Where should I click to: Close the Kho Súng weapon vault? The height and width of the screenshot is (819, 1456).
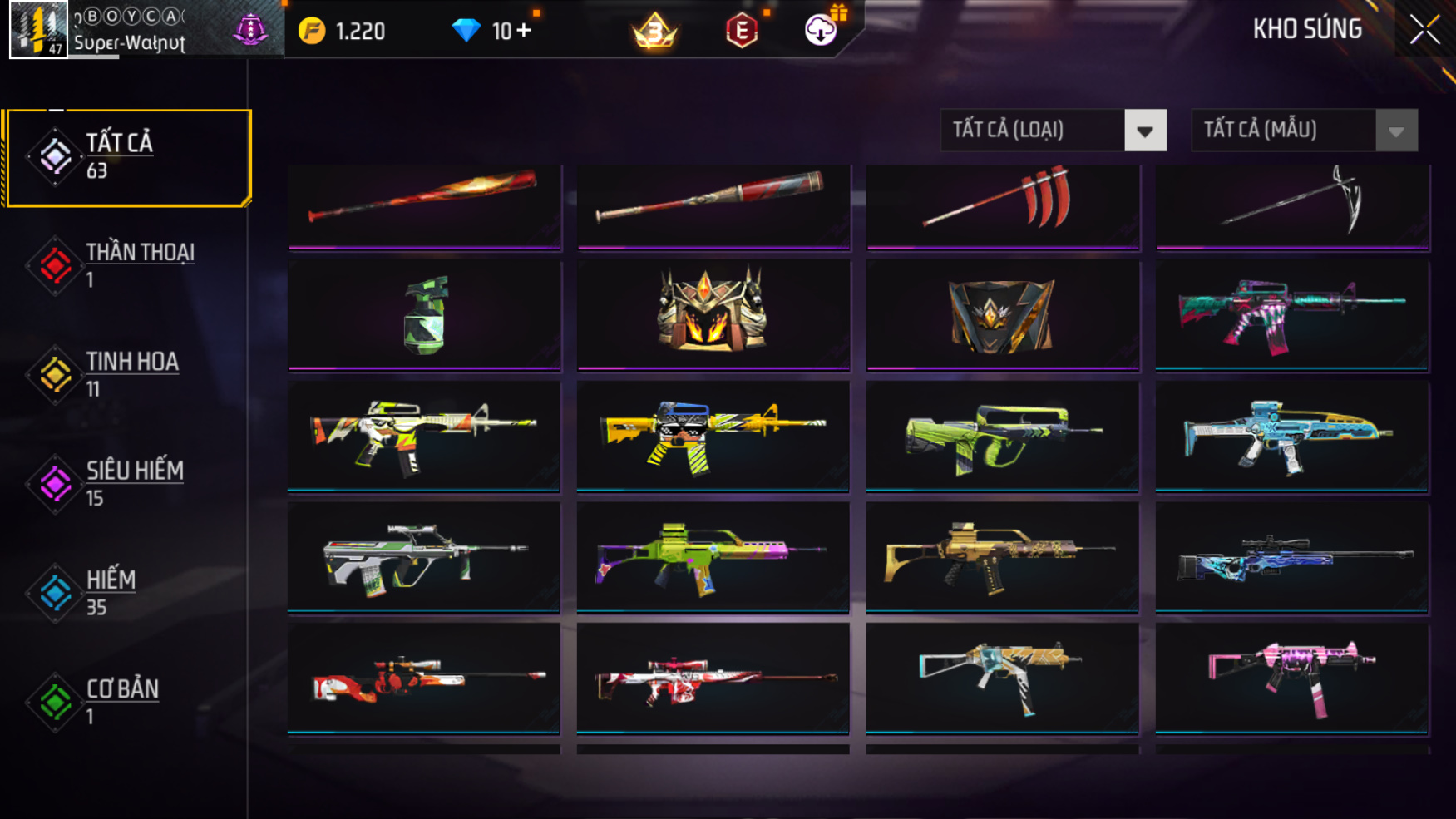click(x=1424, y=31)
